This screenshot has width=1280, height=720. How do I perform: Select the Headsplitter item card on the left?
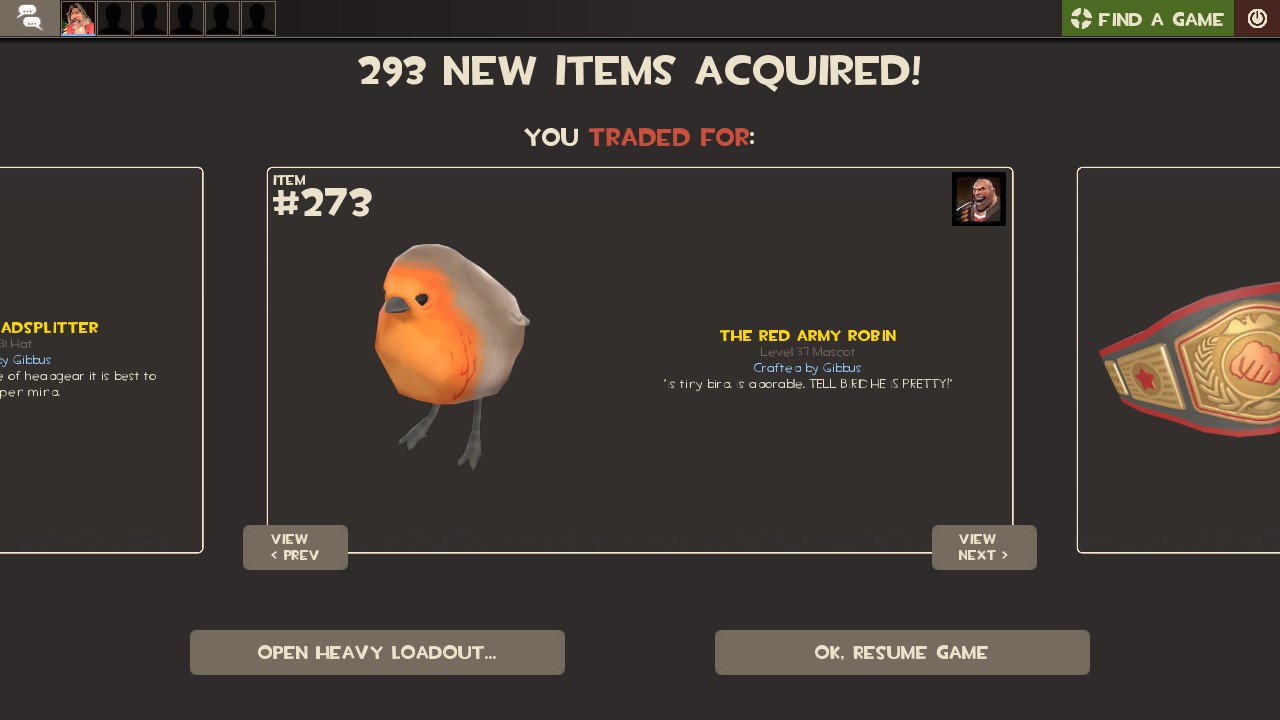[x=100, y=360]
